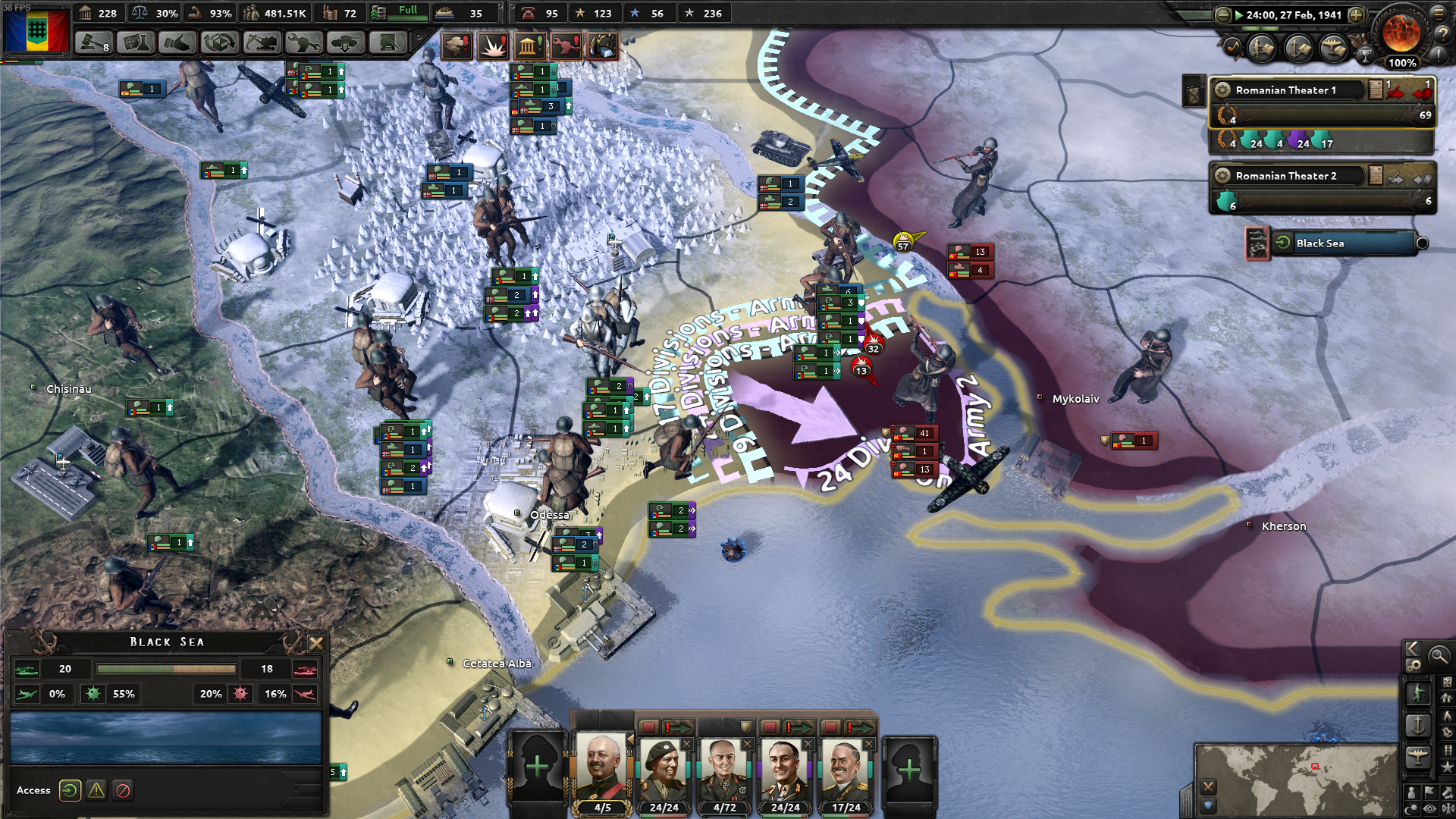Open the Recruit and Deploy tank menu
The height and width of the screenshot is (819, 1456).
[345, 43]
